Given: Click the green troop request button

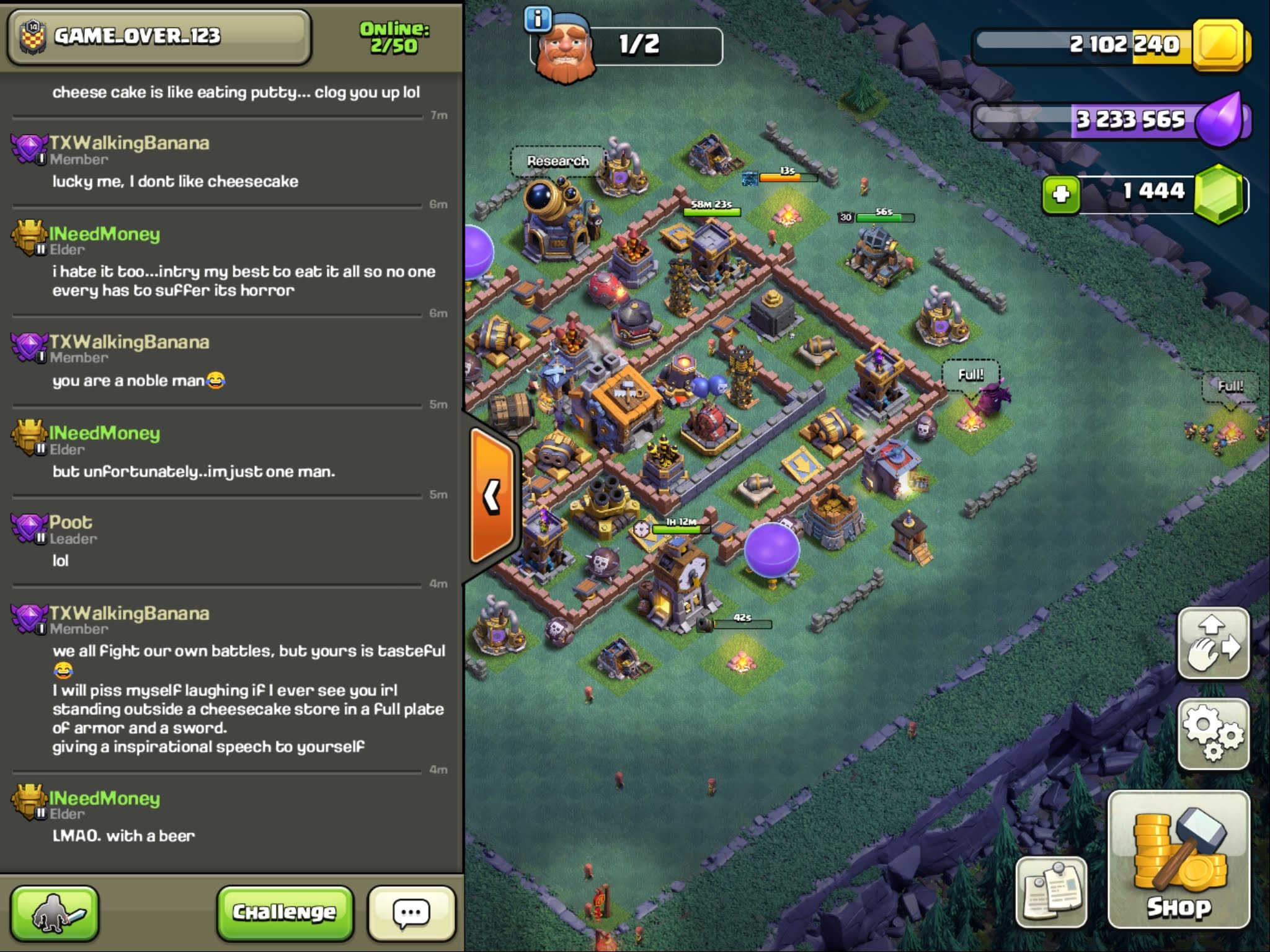Looking at the screenshot, I should click(x=55, y=912).
